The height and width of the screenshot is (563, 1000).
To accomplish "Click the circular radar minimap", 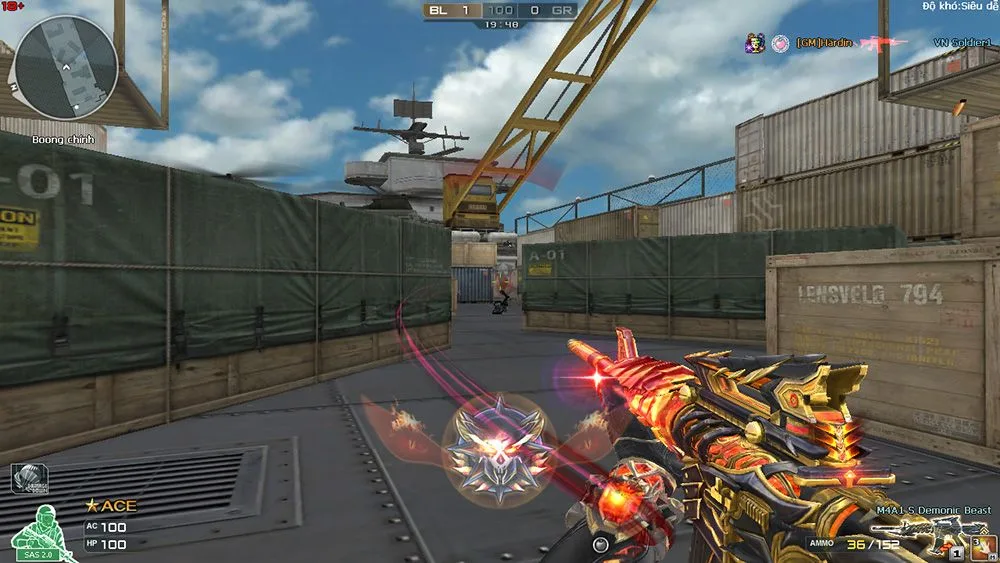I will 66,66.
